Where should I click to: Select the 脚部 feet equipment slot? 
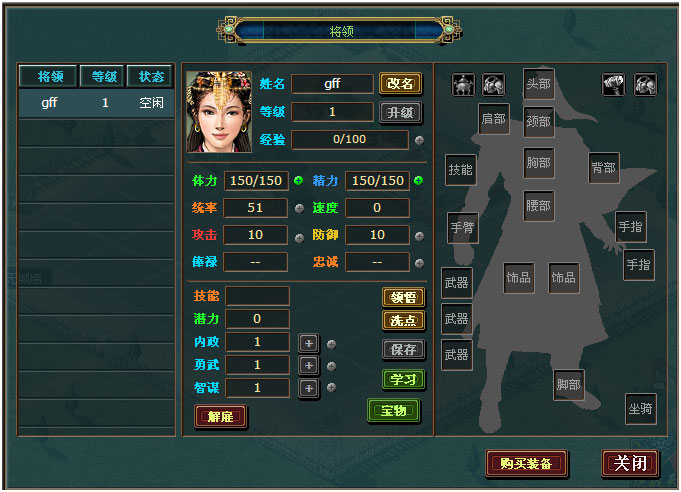pyautogui.click(x=568, y=385)
